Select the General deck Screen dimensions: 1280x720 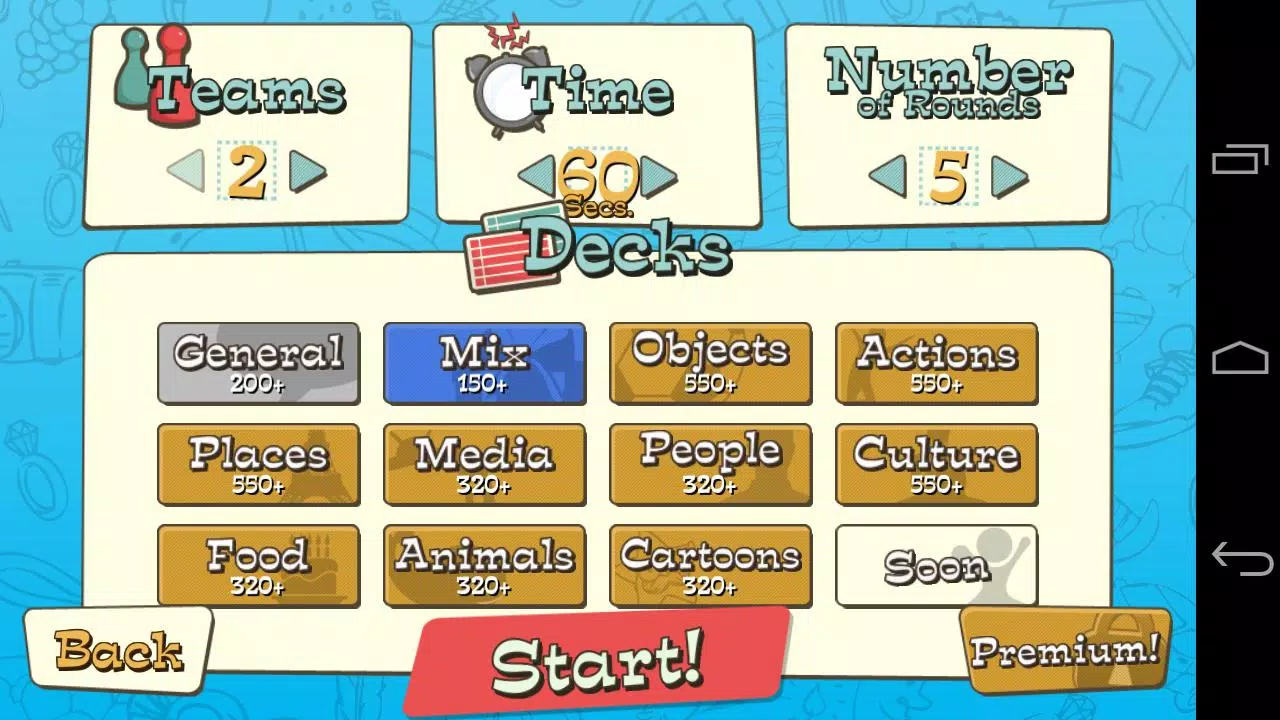pos(258,363)
